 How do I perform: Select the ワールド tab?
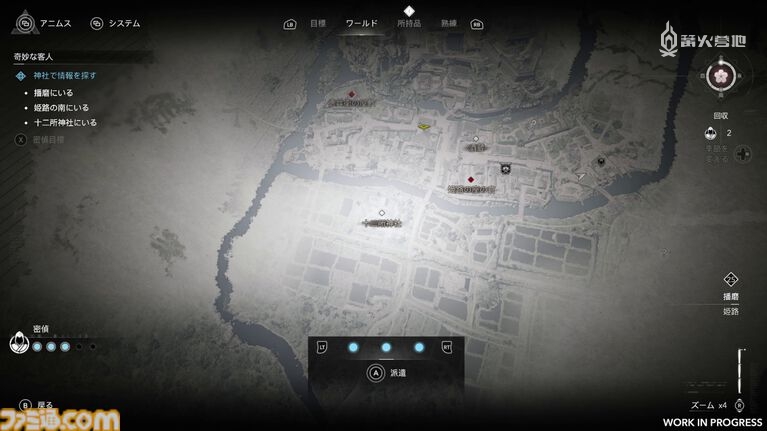coord(361,23)
